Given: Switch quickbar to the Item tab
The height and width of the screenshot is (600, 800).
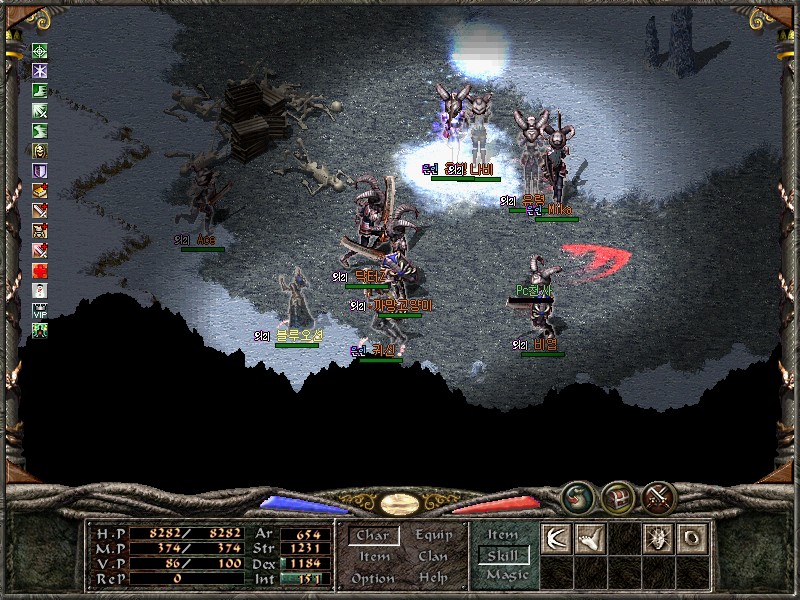Looking at the screenshot, I should (502, 535).
